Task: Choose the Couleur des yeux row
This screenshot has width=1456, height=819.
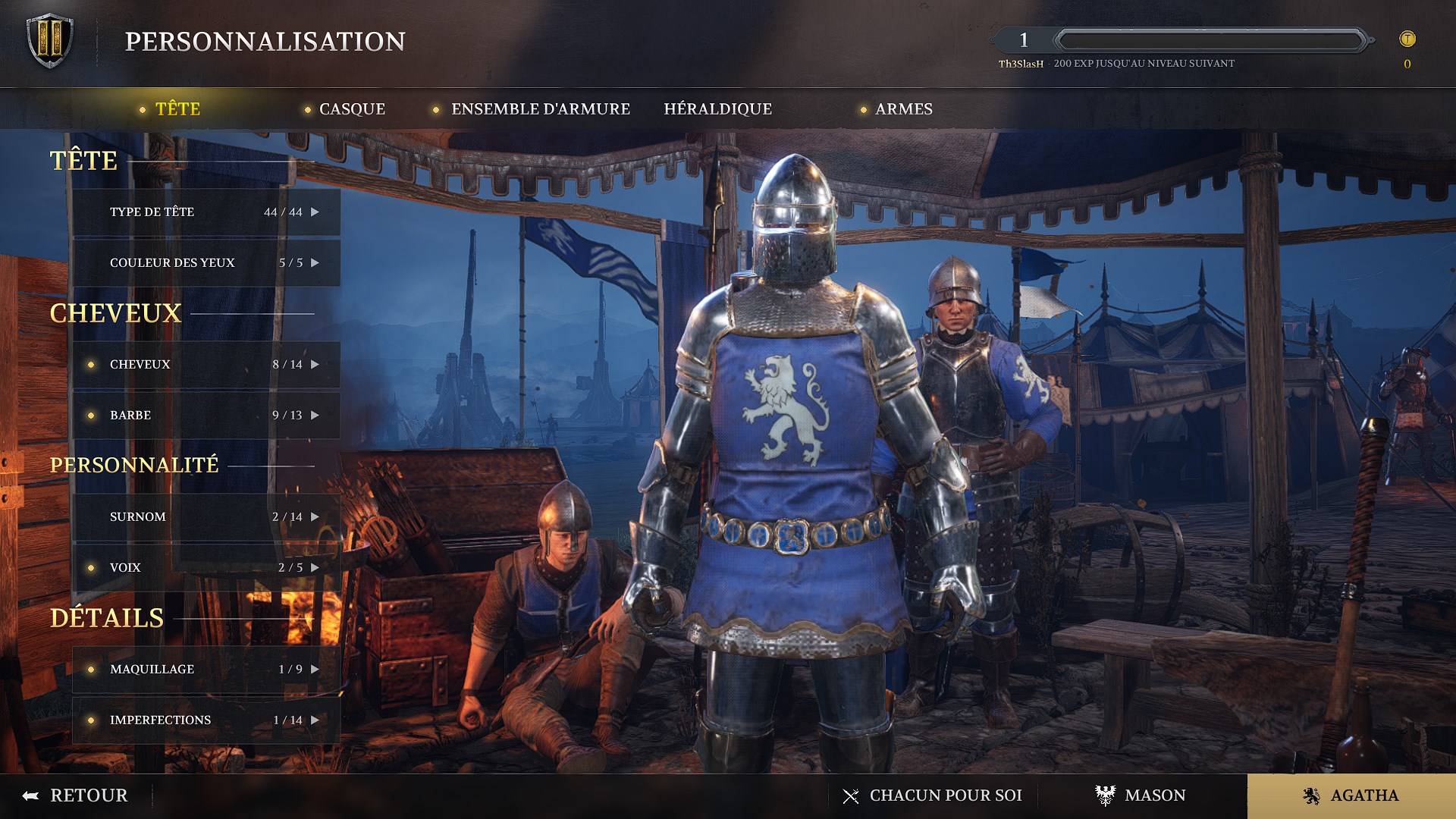Action: coord(206,263)
